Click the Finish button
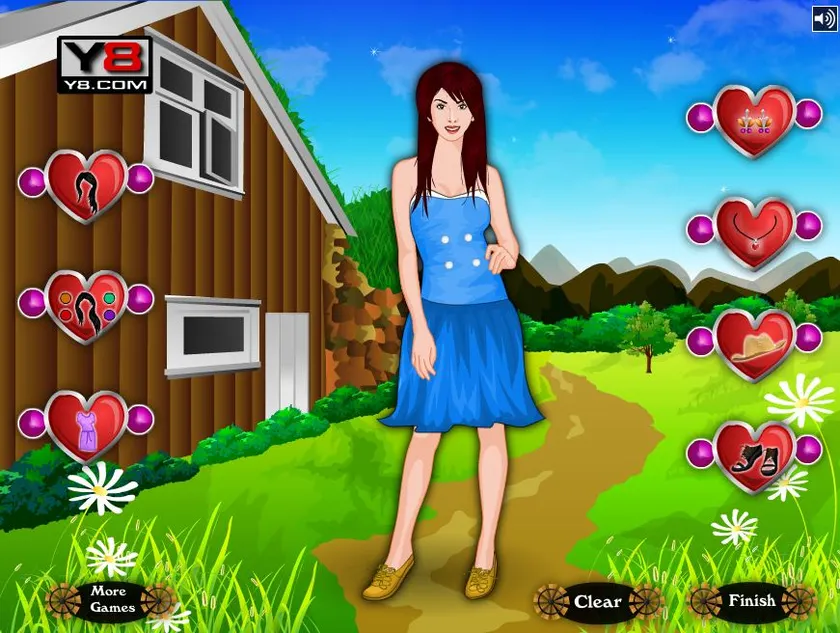The height and width of the screenshot is (633, 840). point(752,601)
